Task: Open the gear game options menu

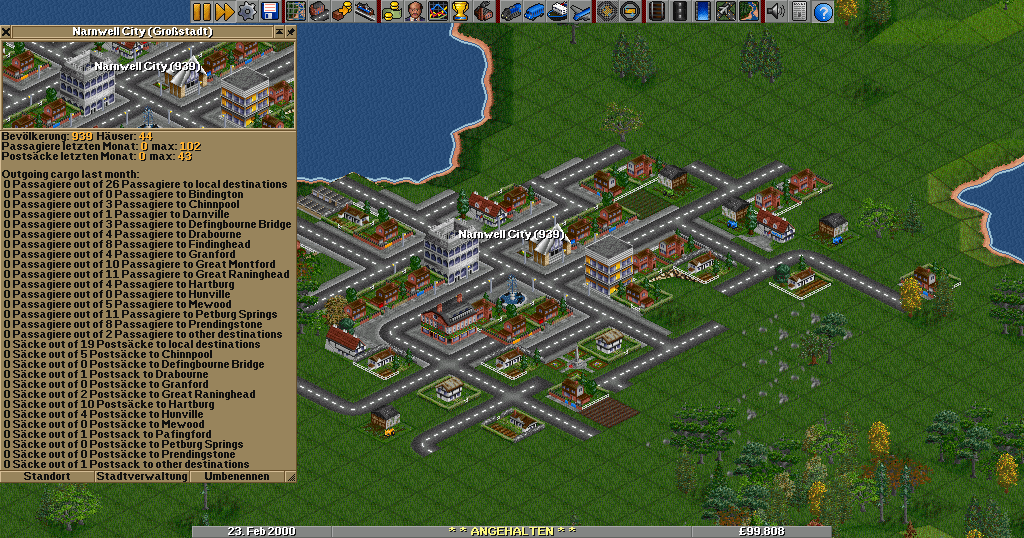Action: 247,12
